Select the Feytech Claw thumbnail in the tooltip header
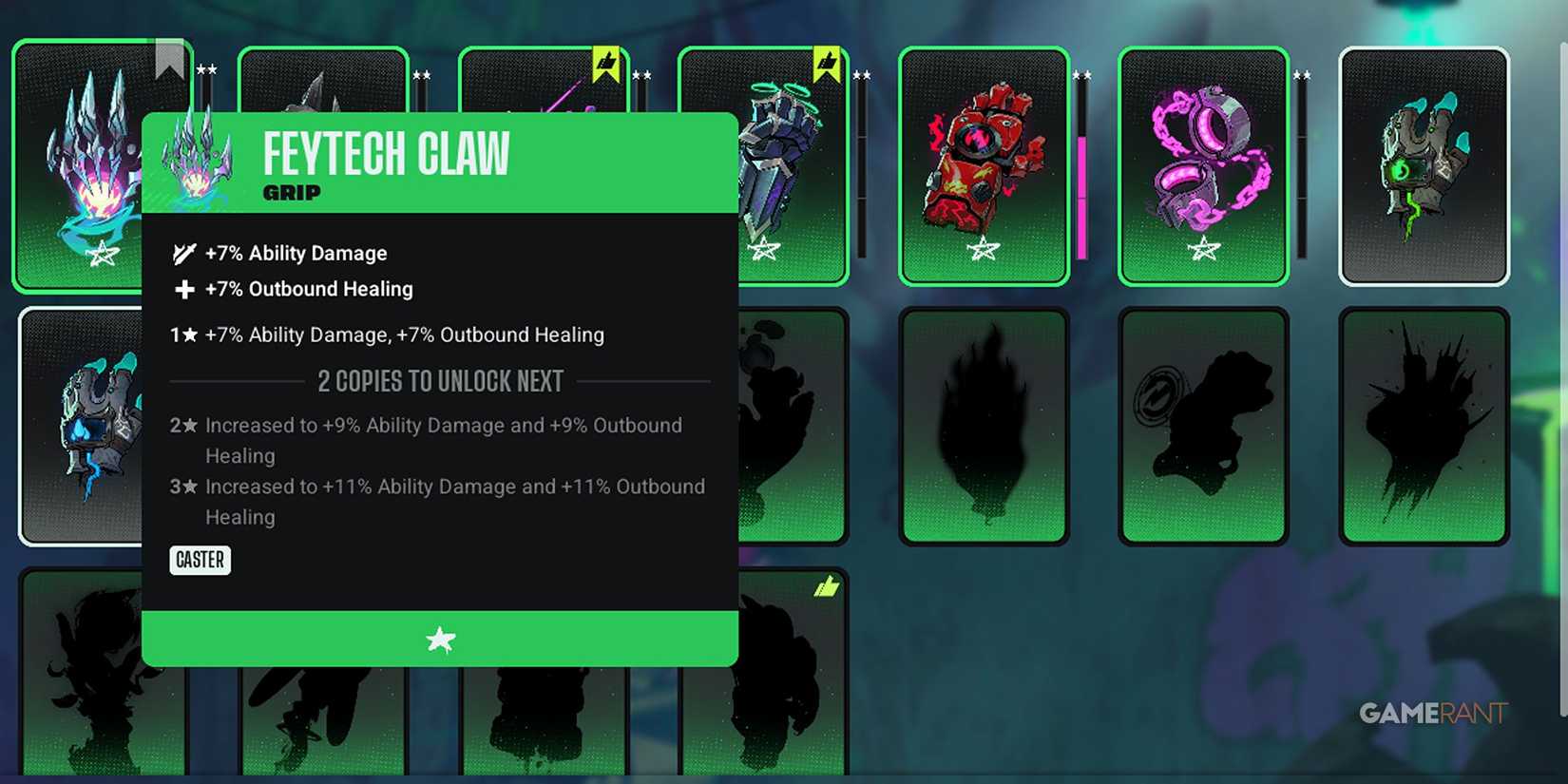1568x784 pixels. [x=196, y=162]
